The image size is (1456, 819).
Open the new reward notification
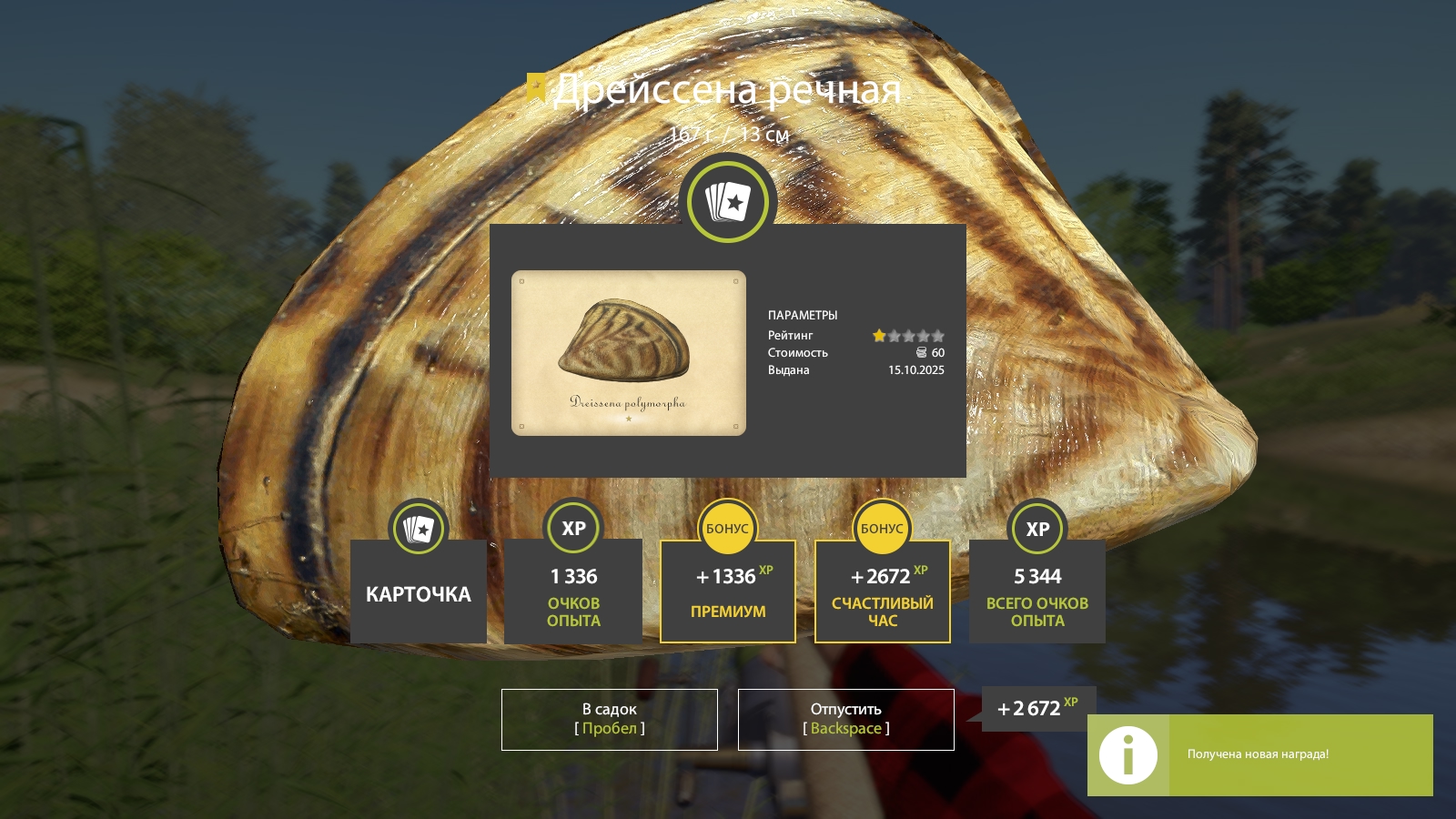(1259, 754)
